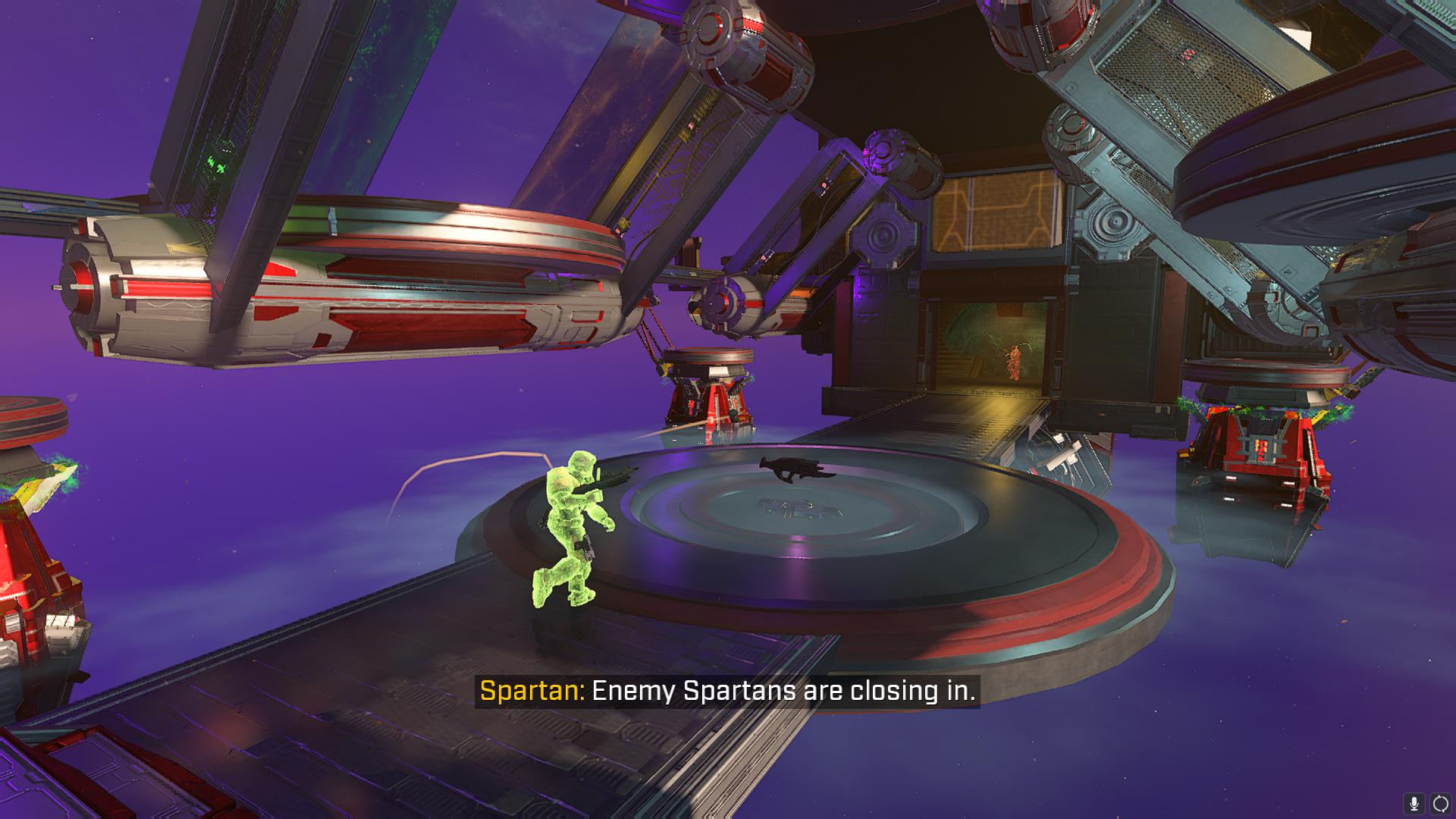Toggle the microphone icon
This screenshot has height=819, width=1456.
[1414, 803]
